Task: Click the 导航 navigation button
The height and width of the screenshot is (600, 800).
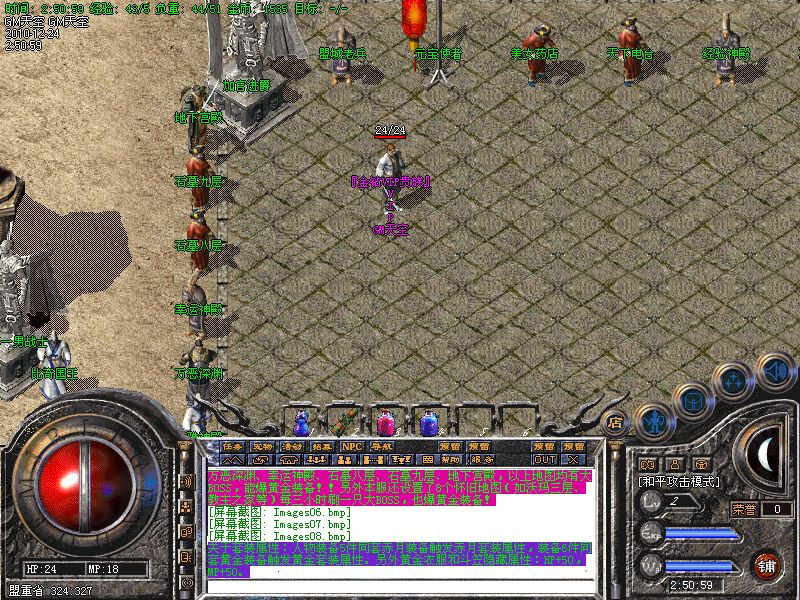Action: click(382, 446)
